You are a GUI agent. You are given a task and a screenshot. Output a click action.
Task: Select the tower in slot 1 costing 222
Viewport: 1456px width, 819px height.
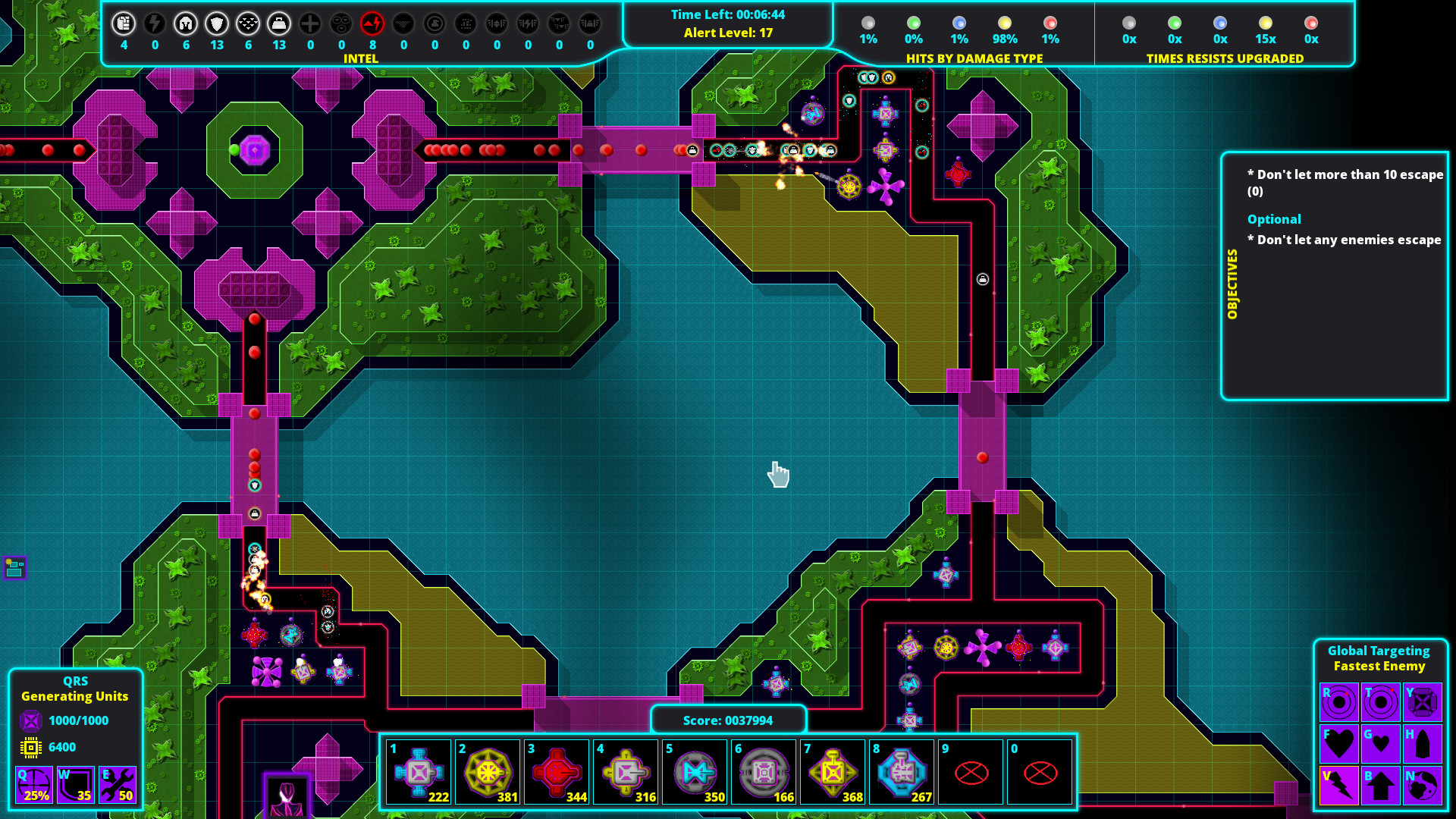point(419,772)
